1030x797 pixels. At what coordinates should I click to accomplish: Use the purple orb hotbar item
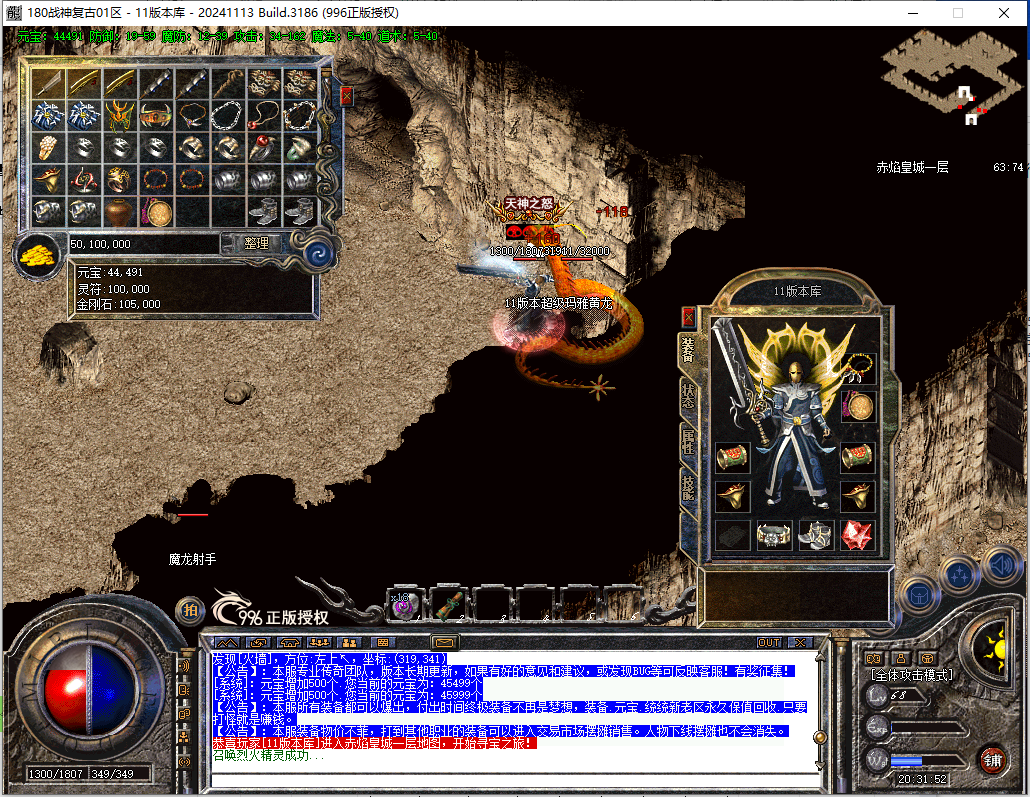click(404, 606)
